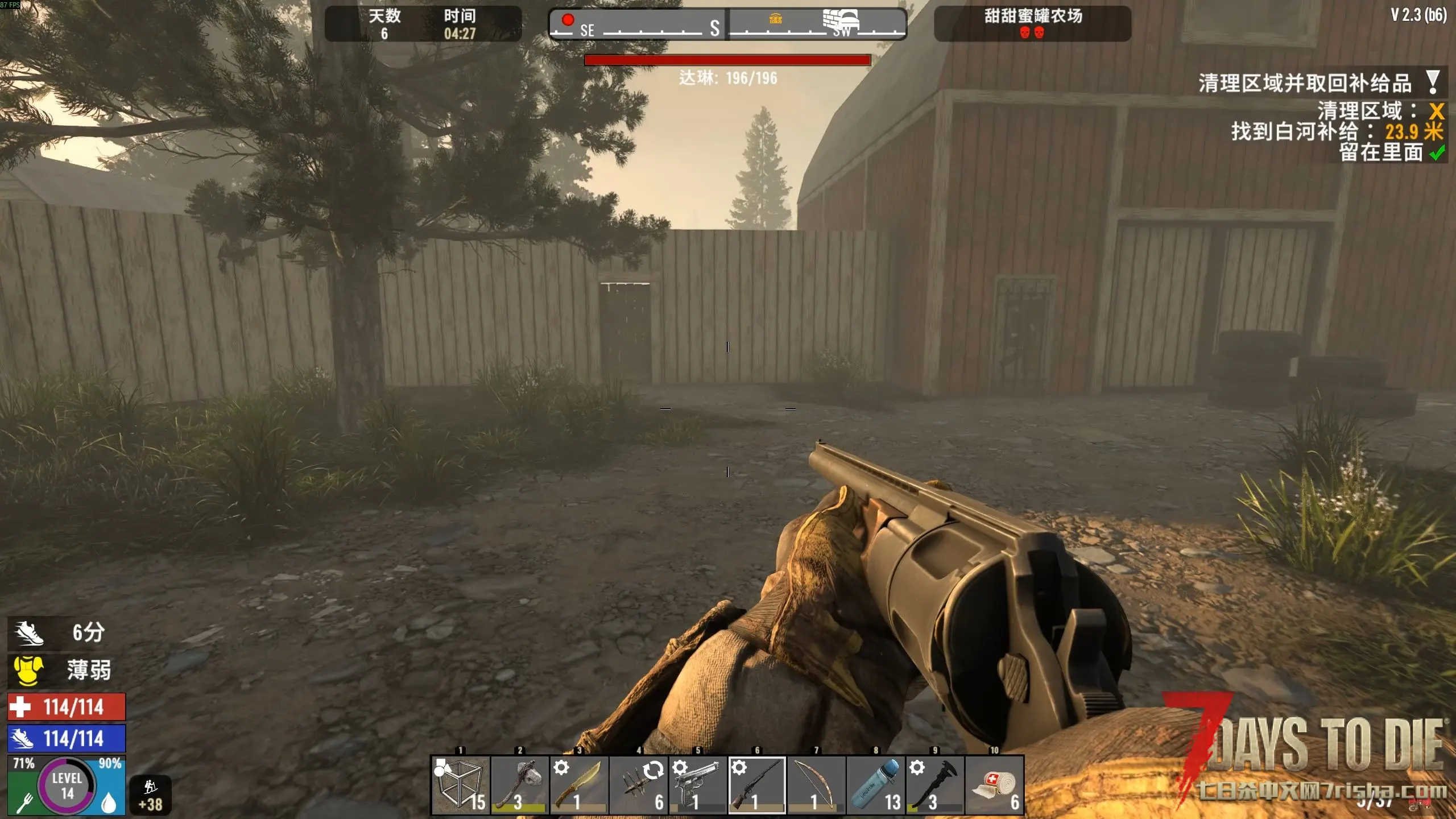This screenshot has width=1456, height=819.
Task: Switch to the primitive bow slot
Action: coord(816,785)
